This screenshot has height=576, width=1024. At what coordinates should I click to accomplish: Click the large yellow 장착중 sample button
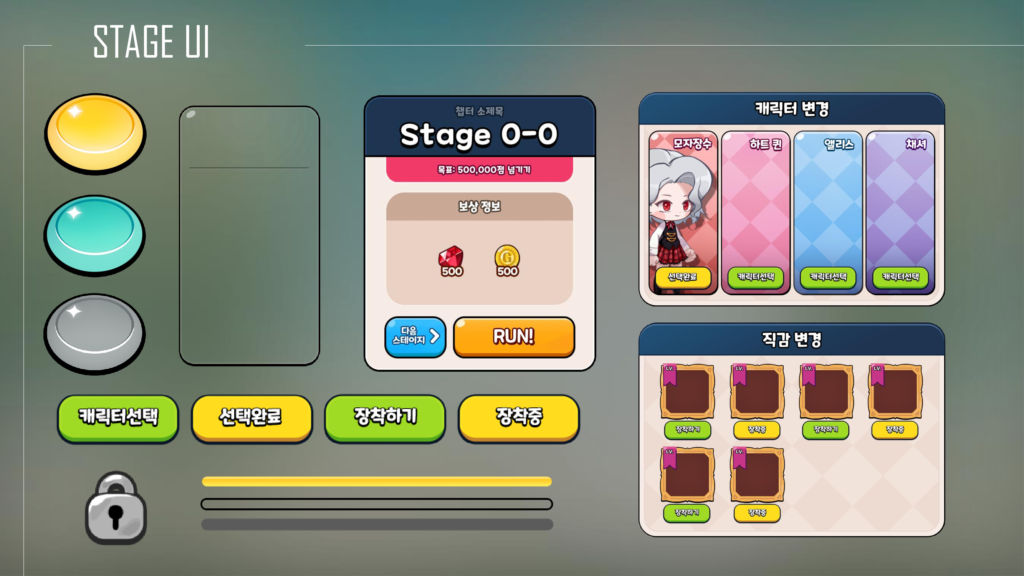pos(518,417)
